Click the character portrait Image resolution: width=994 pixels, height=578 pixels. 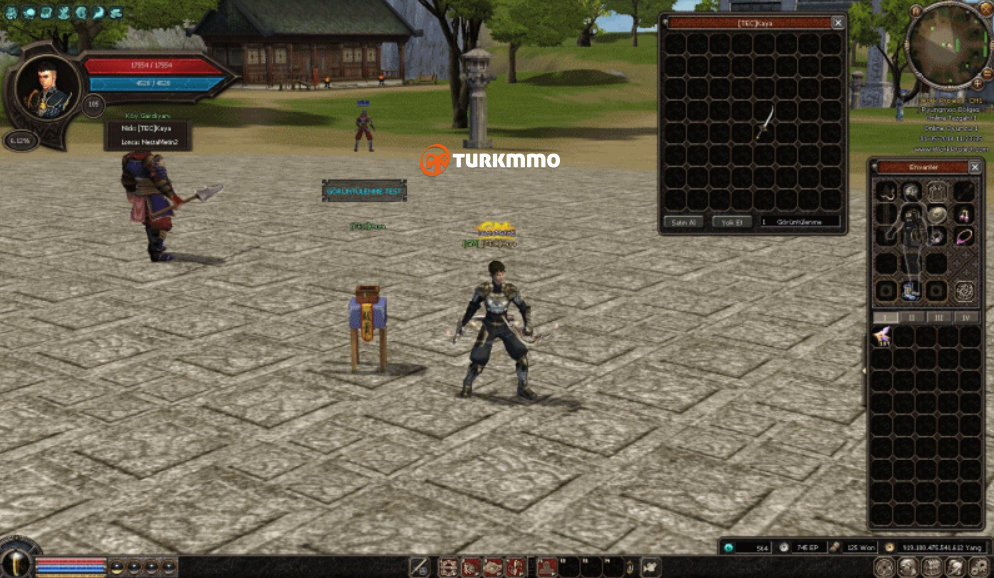[45, 87]
